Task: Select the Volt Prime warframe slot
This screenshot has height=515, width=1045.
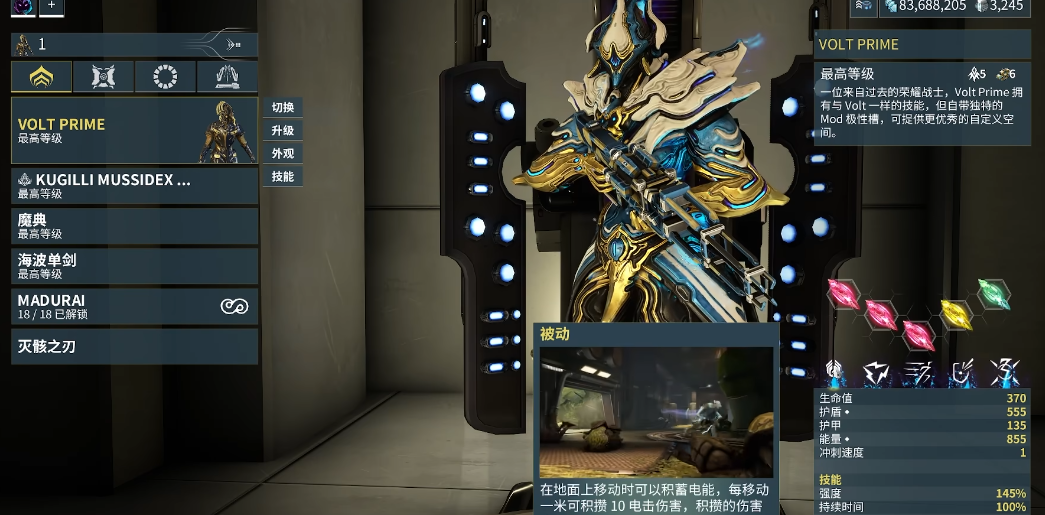Action: pyautogui.click(x=134, y=131)
